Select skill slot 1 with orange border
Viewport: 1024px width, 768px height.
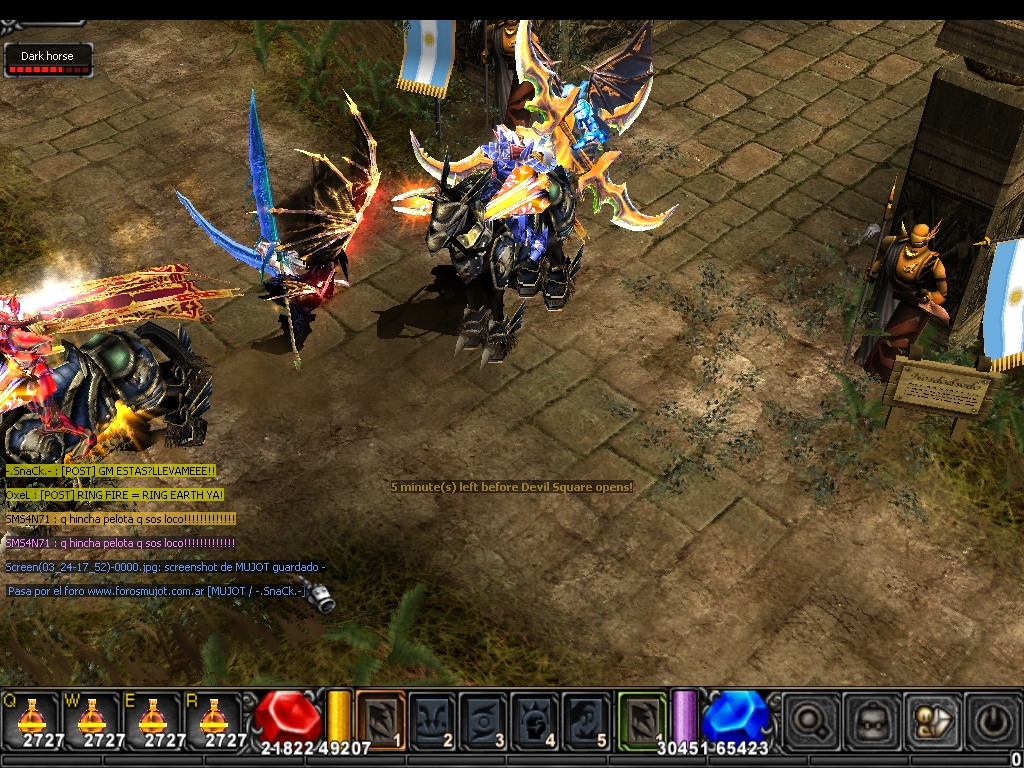click(380, 718)
